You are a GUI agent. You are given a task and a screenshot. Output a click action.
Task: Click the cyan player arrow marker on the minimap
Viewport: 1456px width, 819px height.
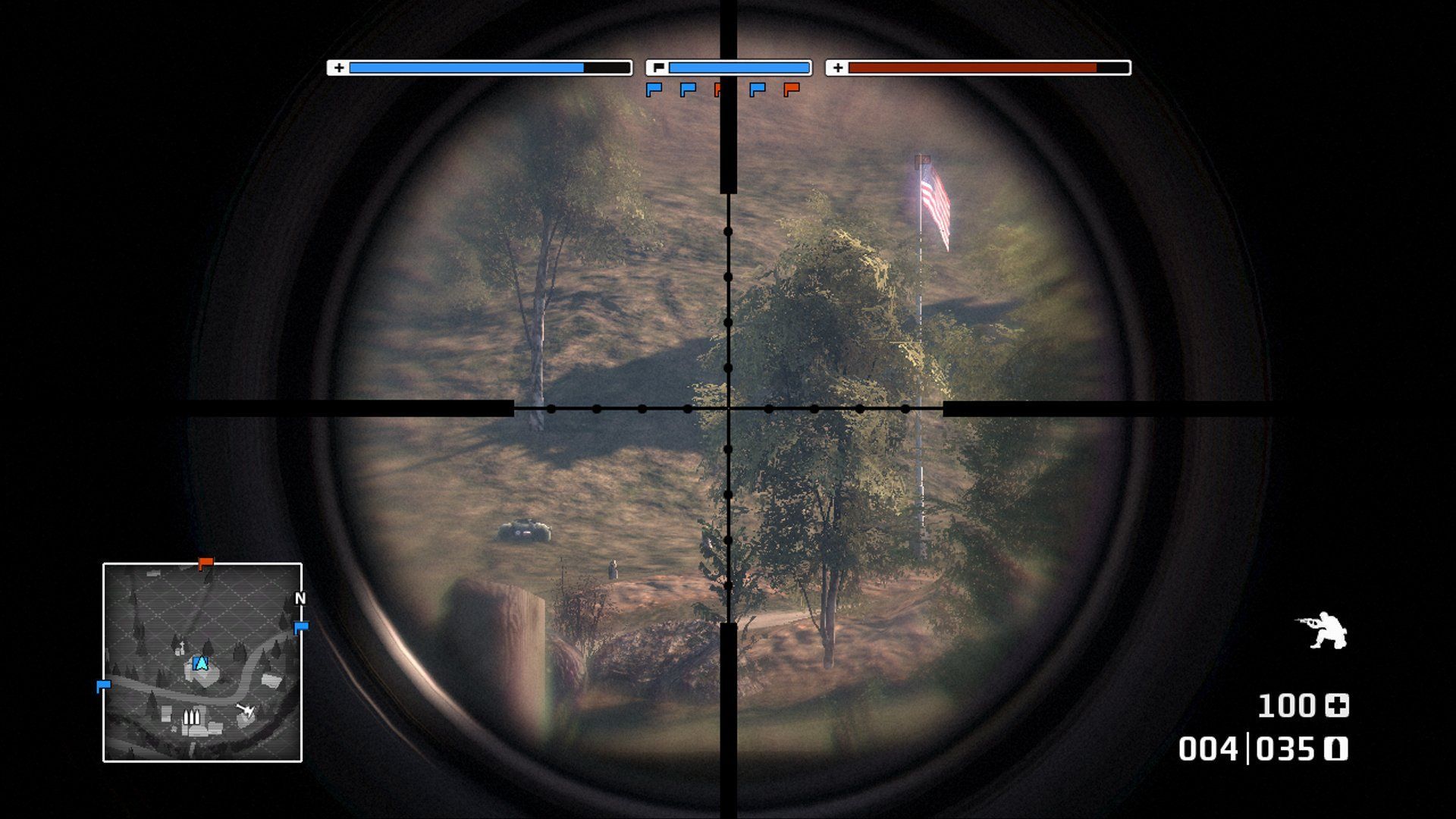click(x=200, y=663)
